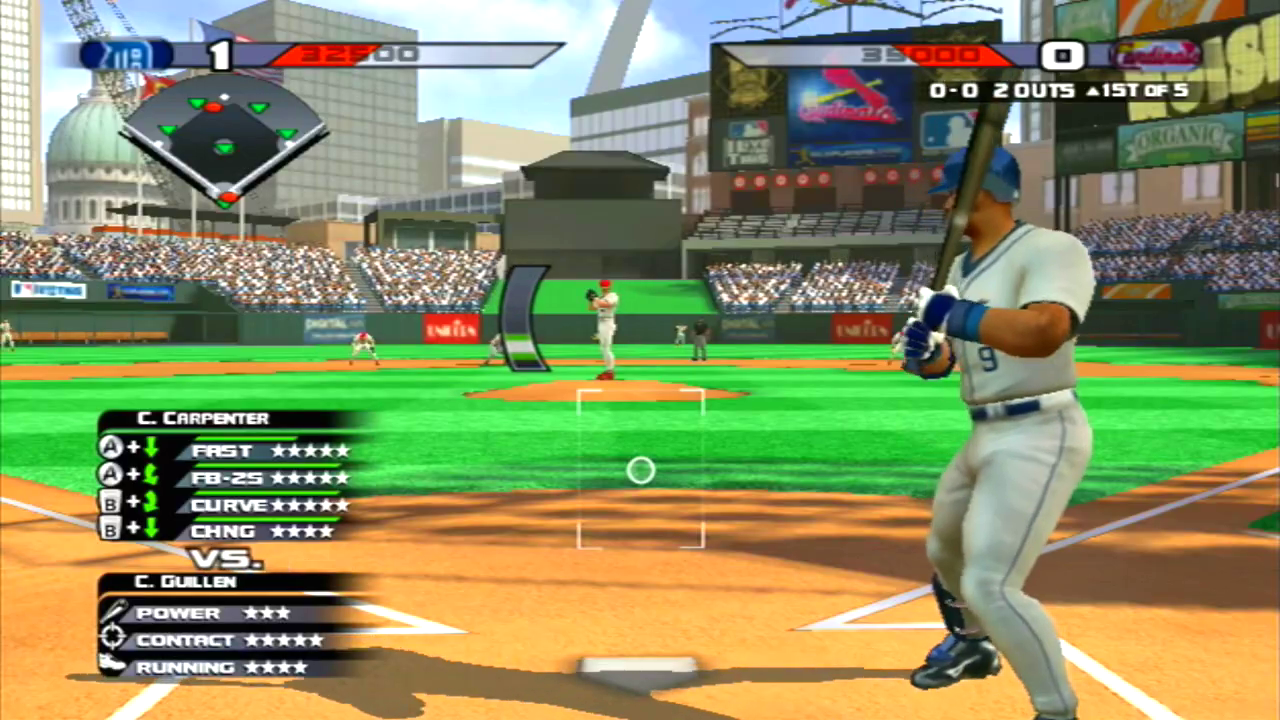The height and width of the screenshot is (720, 1280).
Task: Click the circular batting aim reticle
Action: click(x=640, y=470)
